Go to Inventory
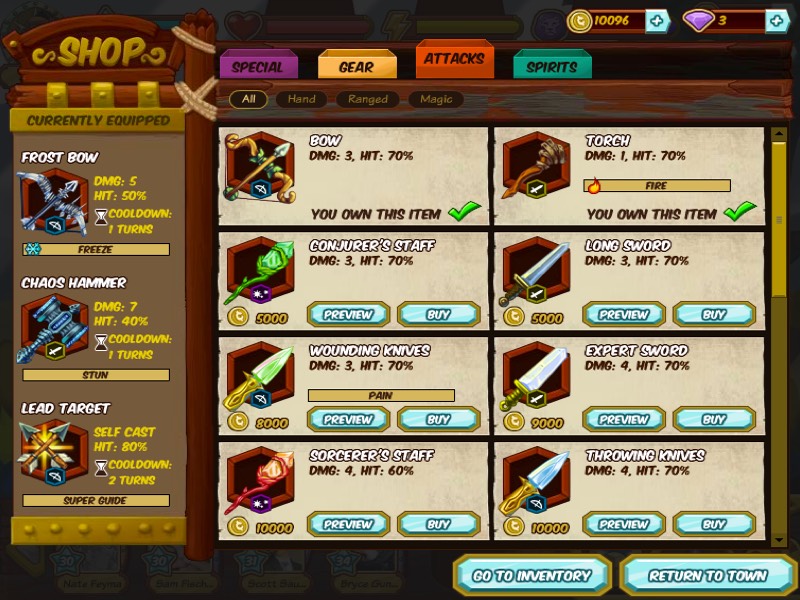Image resolution: width=800 pixels, height=600 pixels. (x=532, y=576)
